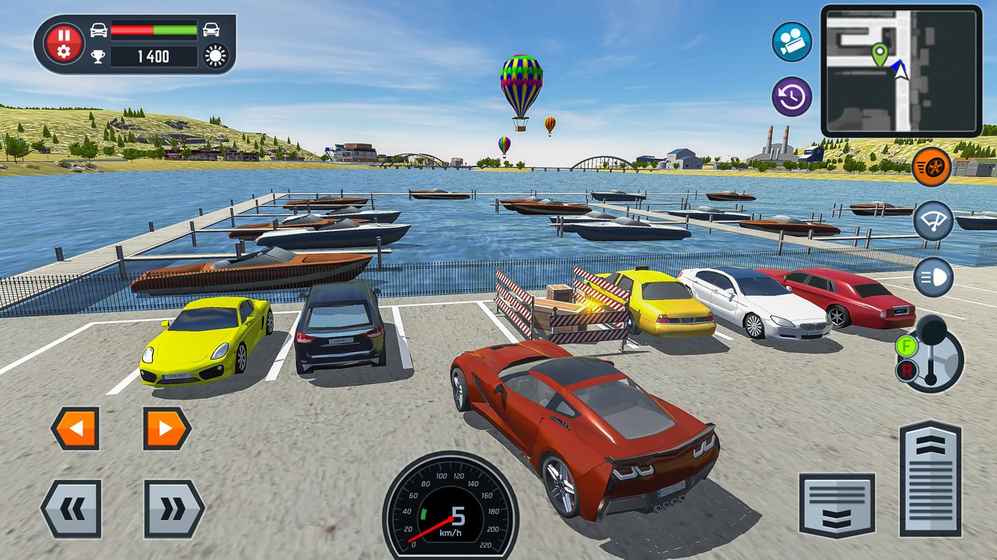
Task: Tap the purple rewind clock icon
Action: [791, 97]
